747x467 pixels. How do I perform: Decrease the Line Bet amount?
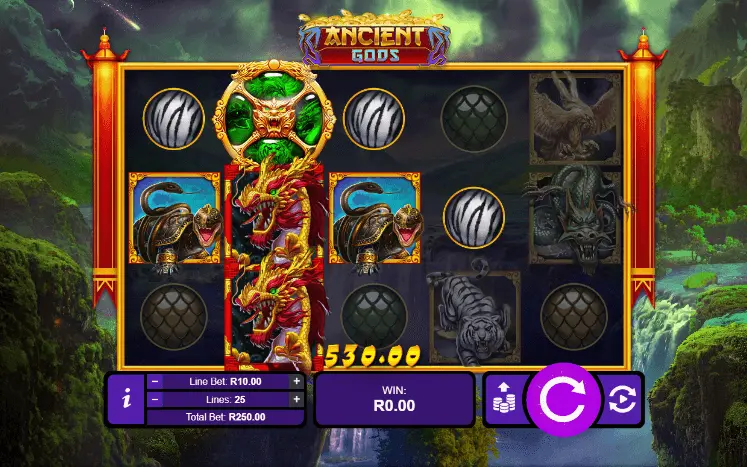[x=154, y=381]
